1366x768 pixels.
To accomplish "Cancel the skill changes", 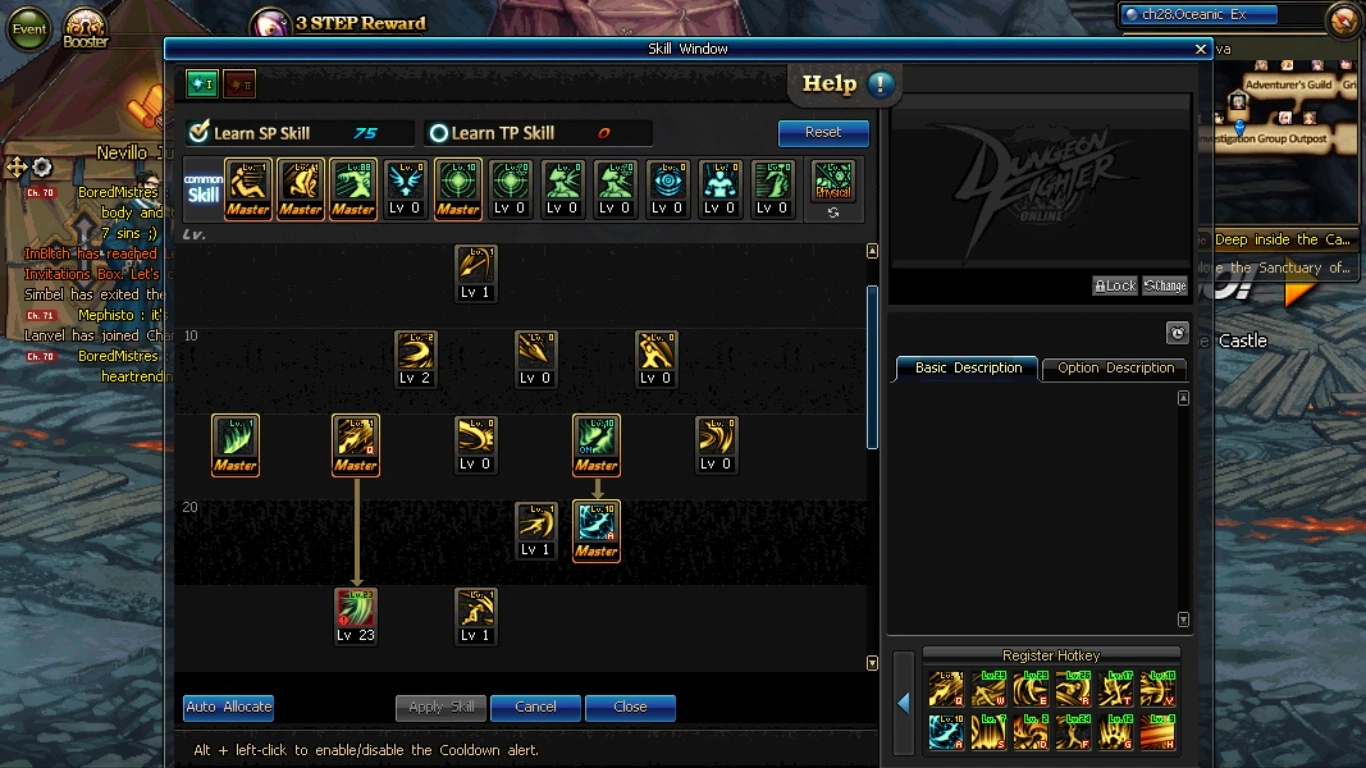I will point(535,707).
